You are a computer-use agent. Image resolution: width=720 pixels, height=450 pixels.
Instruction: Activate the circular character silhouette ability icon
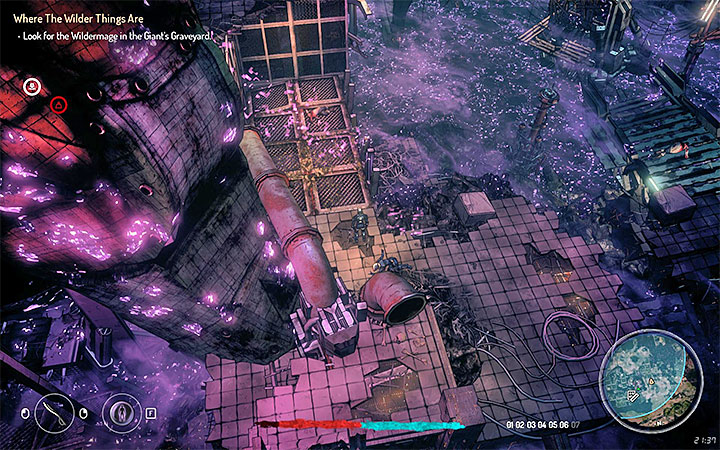tap(121, 410)
